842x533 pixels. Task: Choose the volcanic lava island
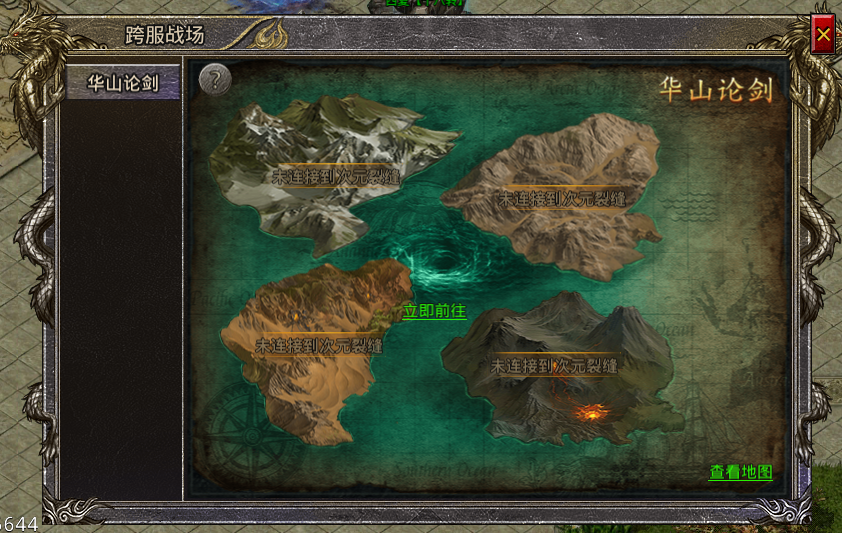tap(560, 370)
